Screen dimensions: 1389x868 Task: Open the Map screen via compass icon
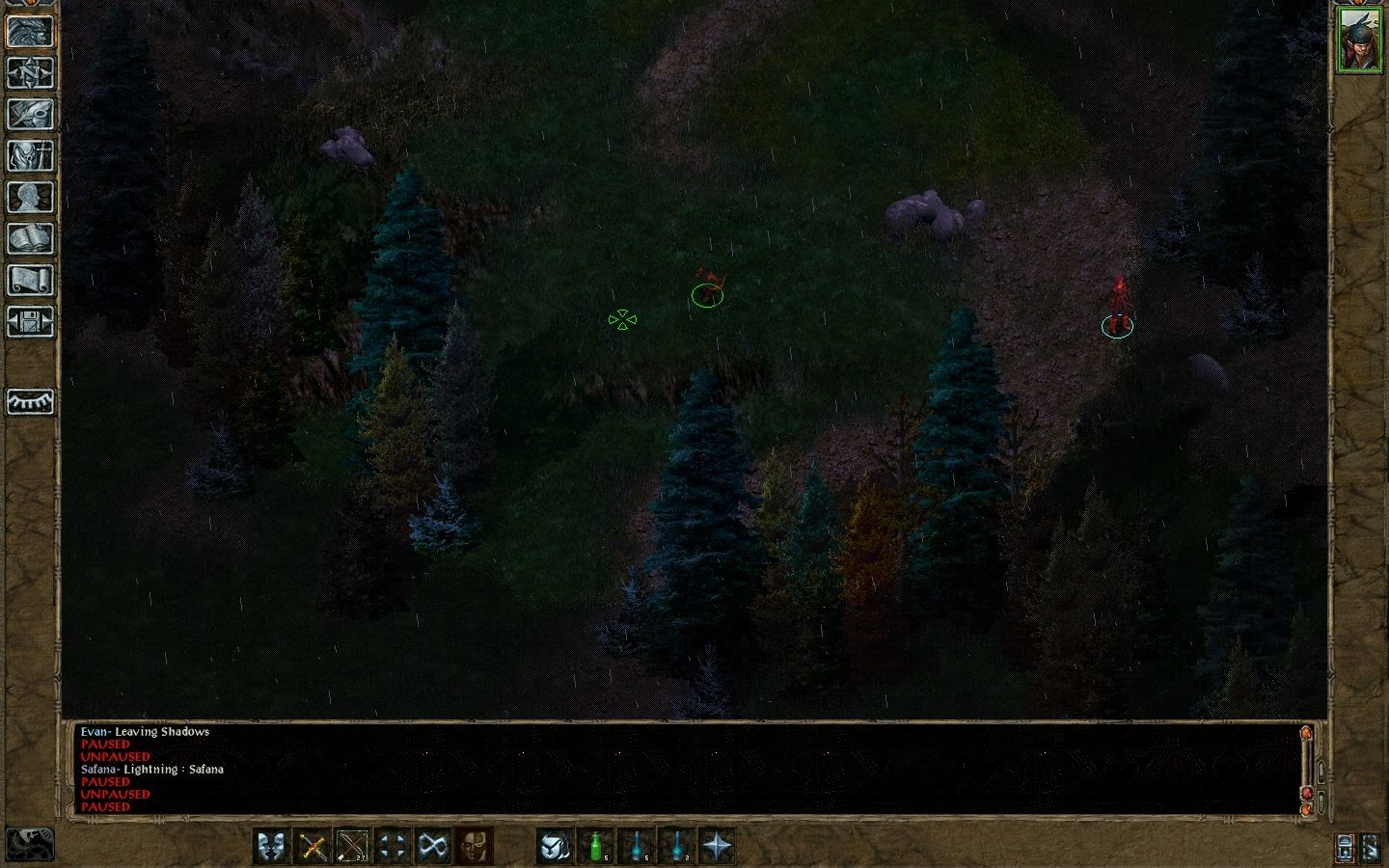point(31,73)
